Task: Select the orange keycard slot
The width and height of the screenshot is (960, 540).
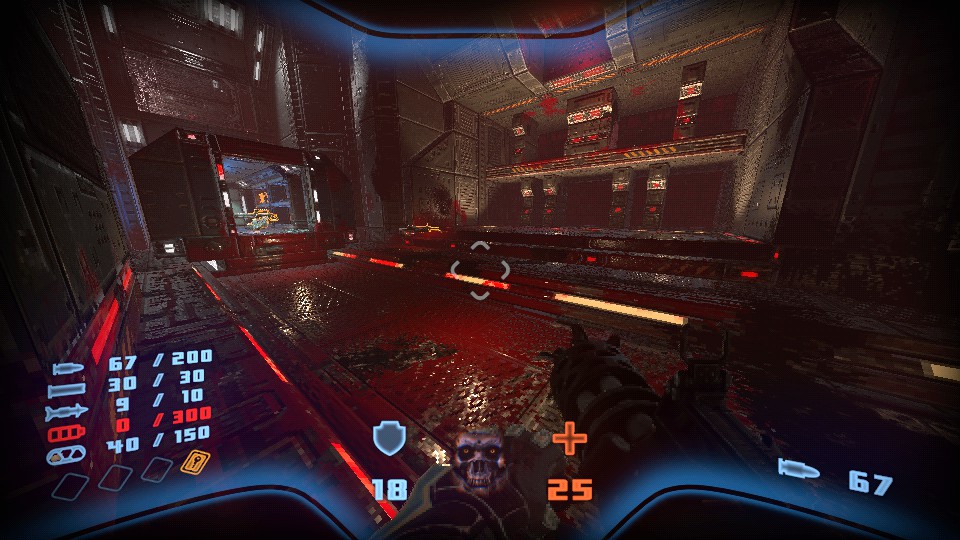Action: click(x=191, y=462)
